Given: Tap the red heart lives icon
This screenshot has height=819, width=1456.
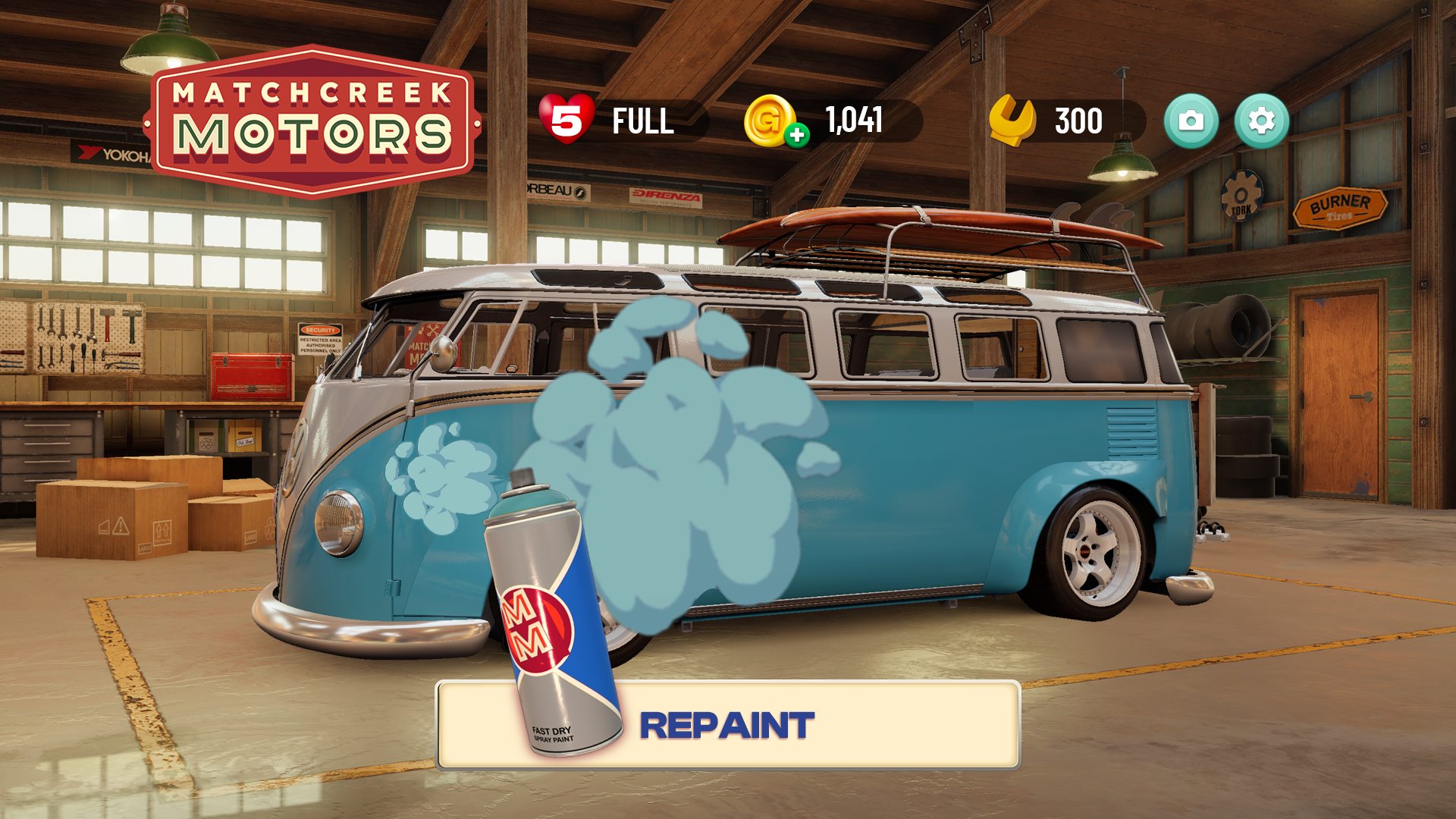Looking at the screenshot, I should [566, 119].
